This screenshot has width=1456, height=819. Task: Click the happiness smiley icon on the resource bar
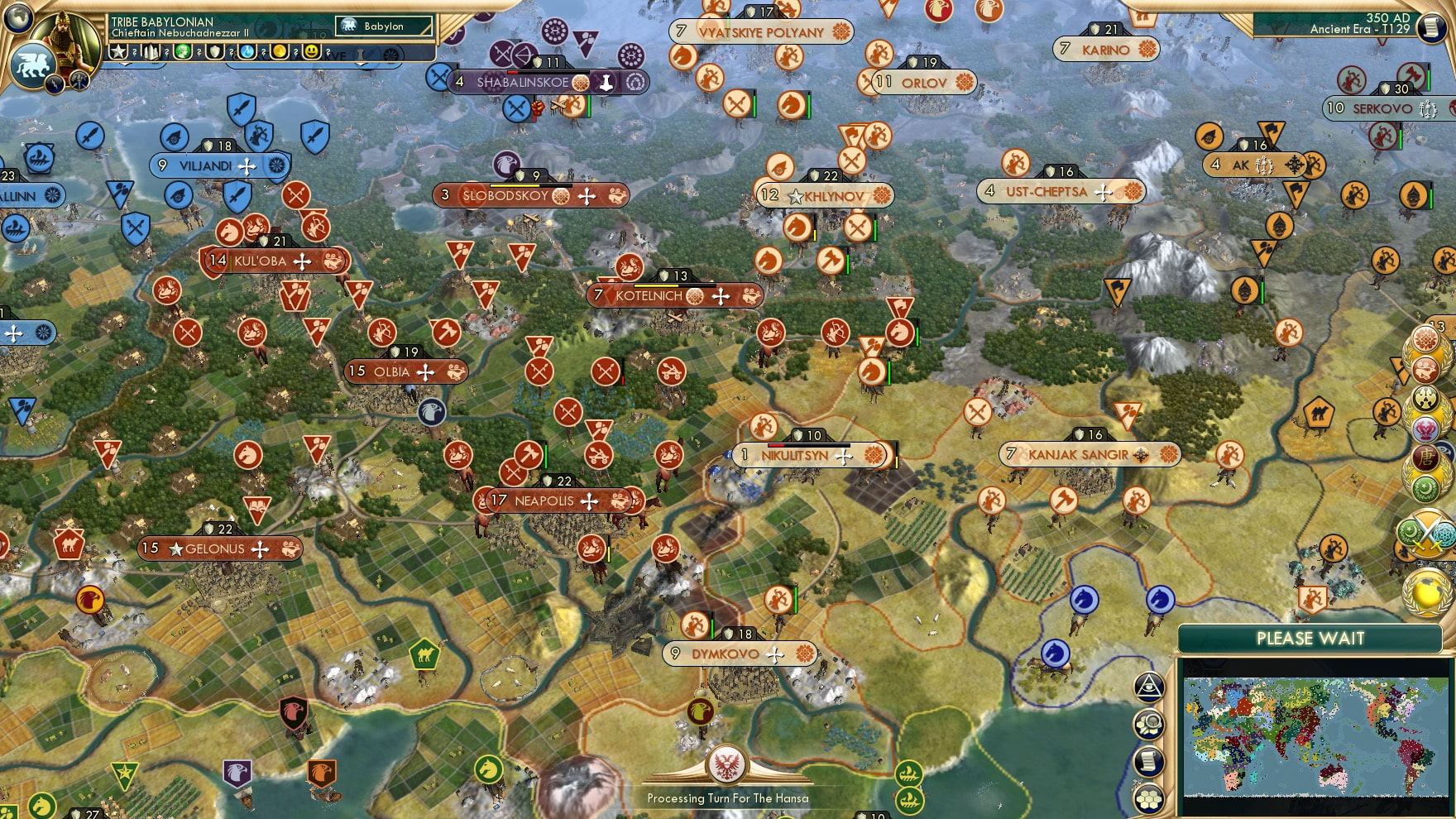tap(311, 50)
